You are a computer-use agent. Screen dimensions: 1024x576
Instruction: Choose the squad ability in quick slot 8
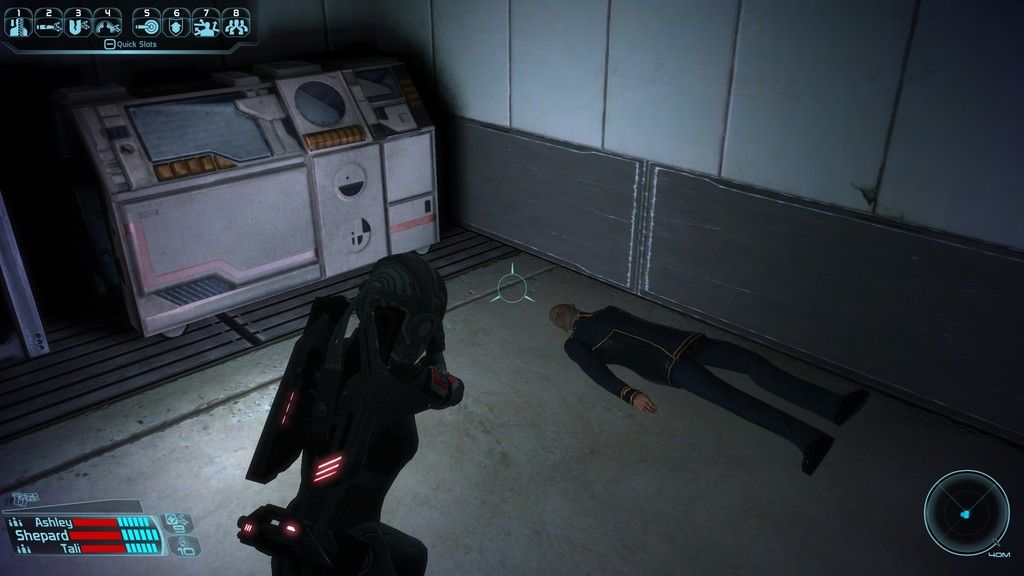(x=236, y=23)
